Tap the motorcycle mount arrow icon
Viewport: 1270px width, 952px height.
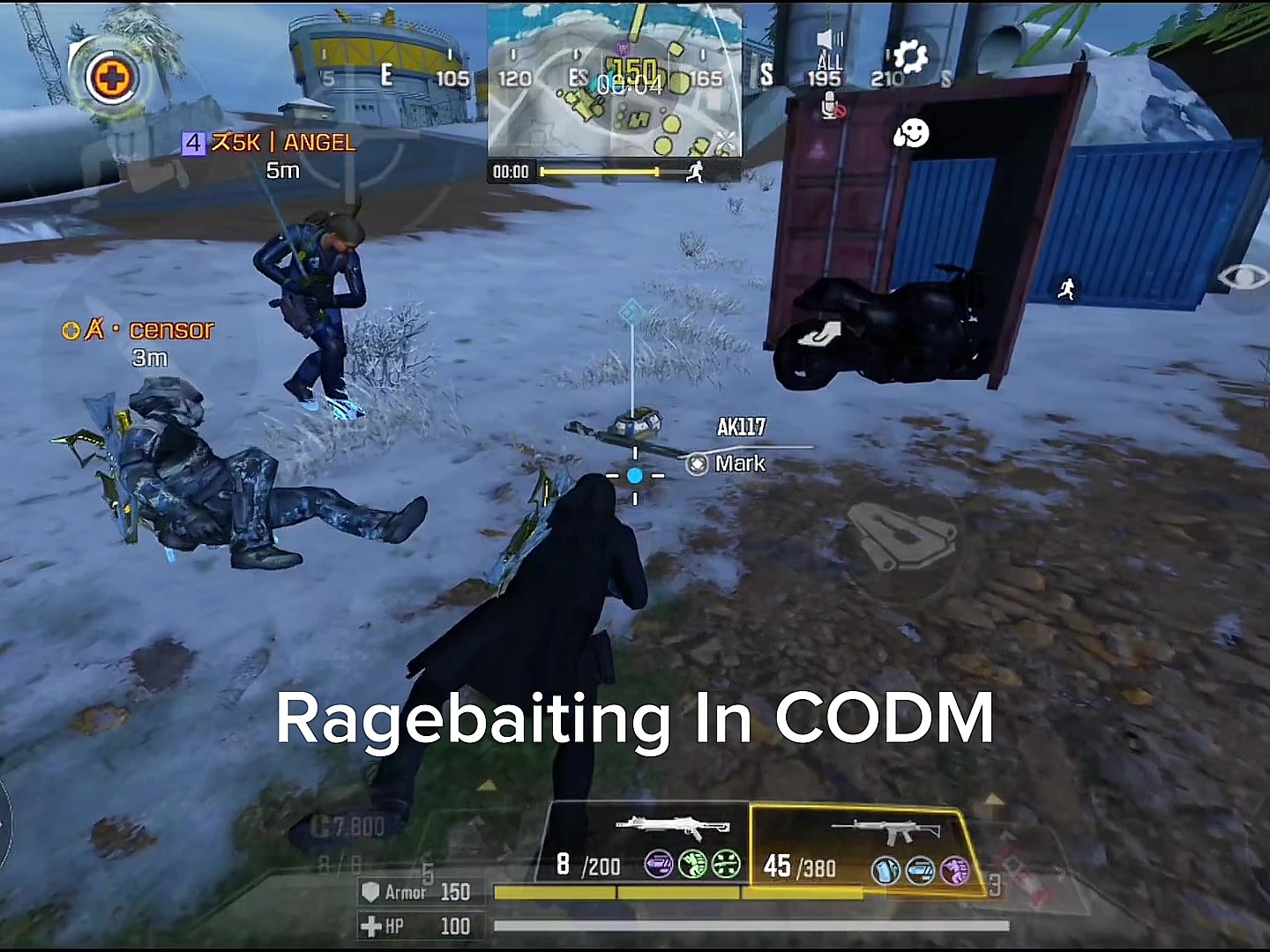pos(819,336)
